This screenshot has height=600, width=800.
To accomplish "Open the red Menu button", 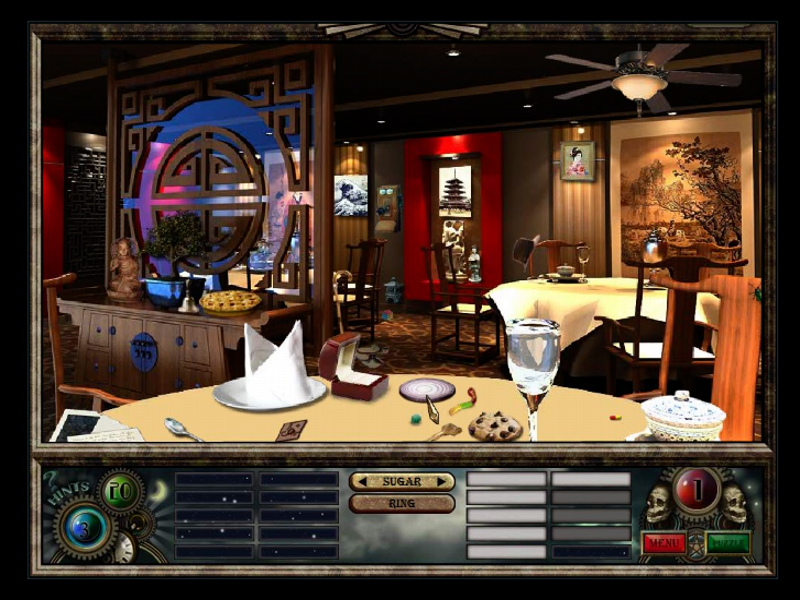I will tap(663, 543).
